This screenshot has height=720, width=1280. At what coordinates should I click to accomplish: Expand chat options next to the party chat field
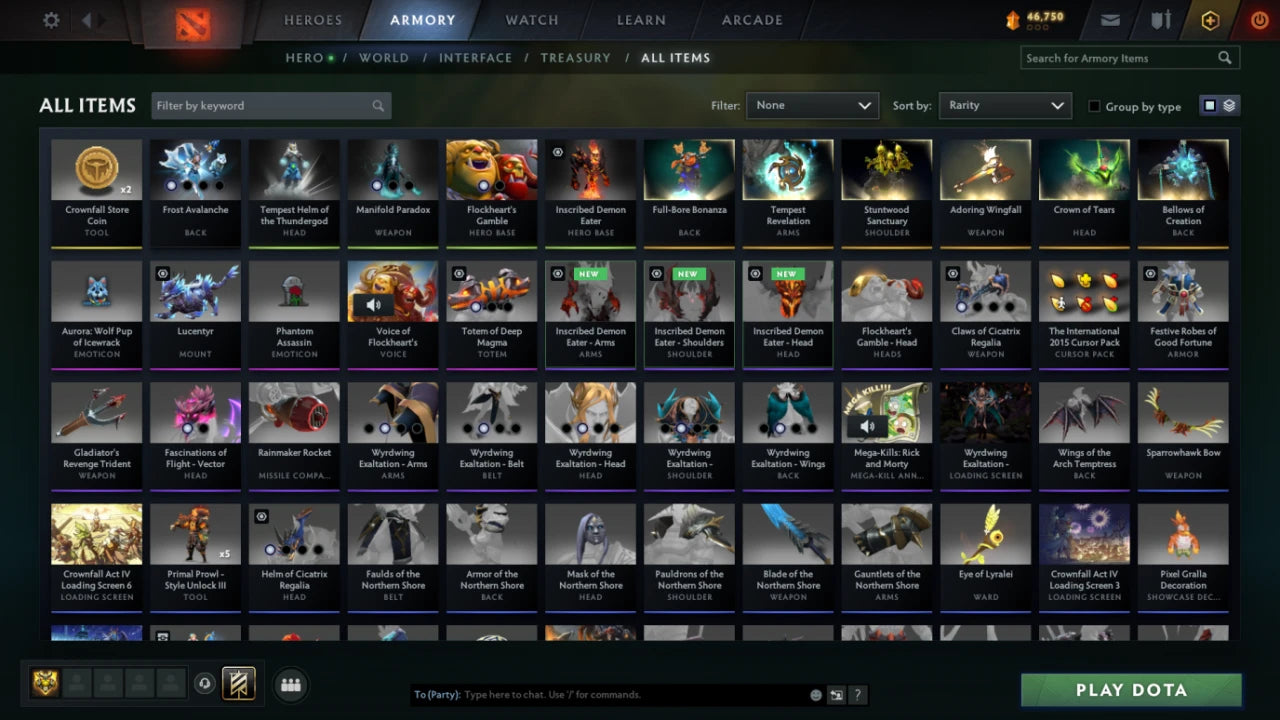[x=837, y=694]
